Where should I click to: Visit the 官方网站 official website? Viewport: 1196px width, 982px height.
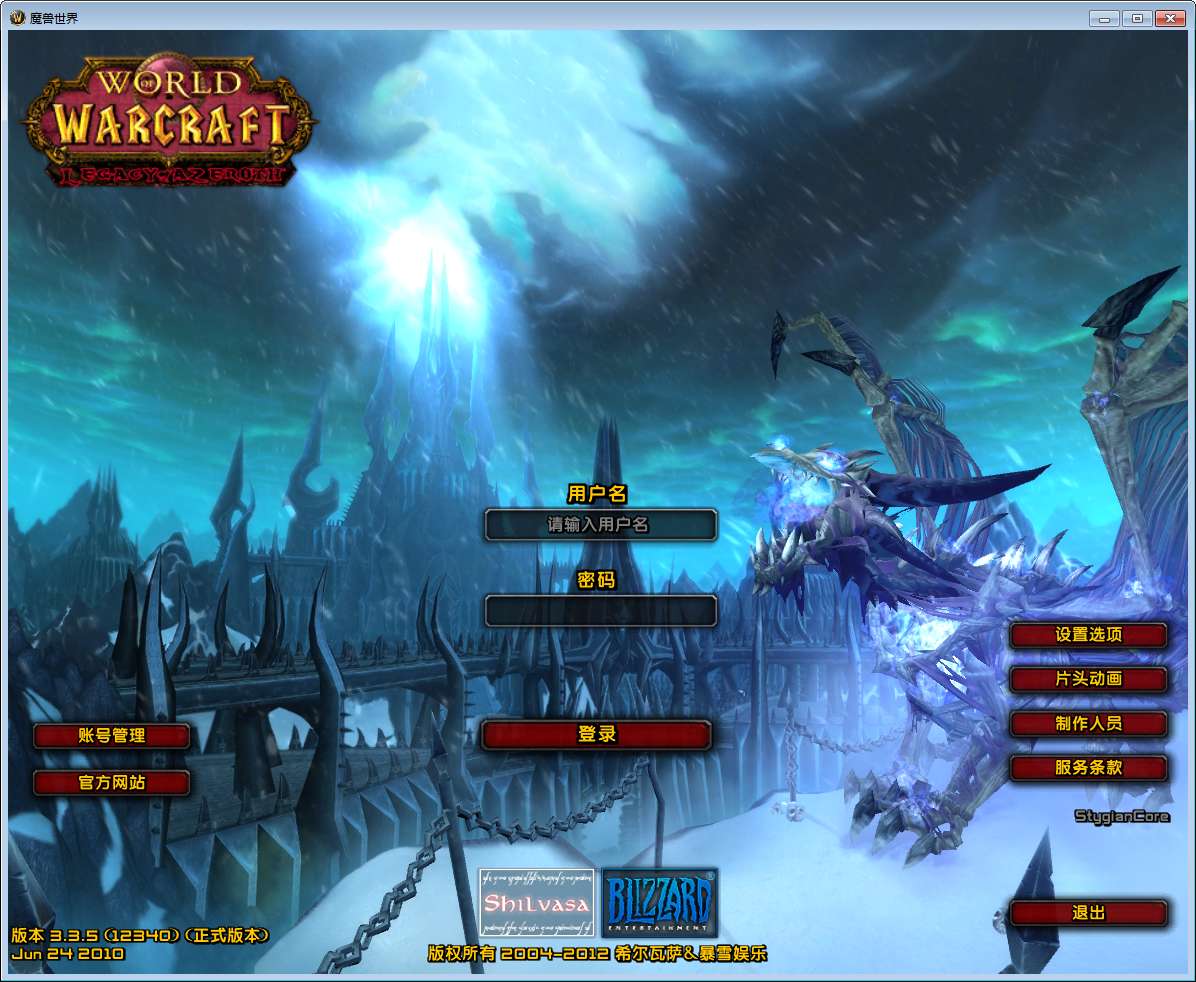click(111, 783)
